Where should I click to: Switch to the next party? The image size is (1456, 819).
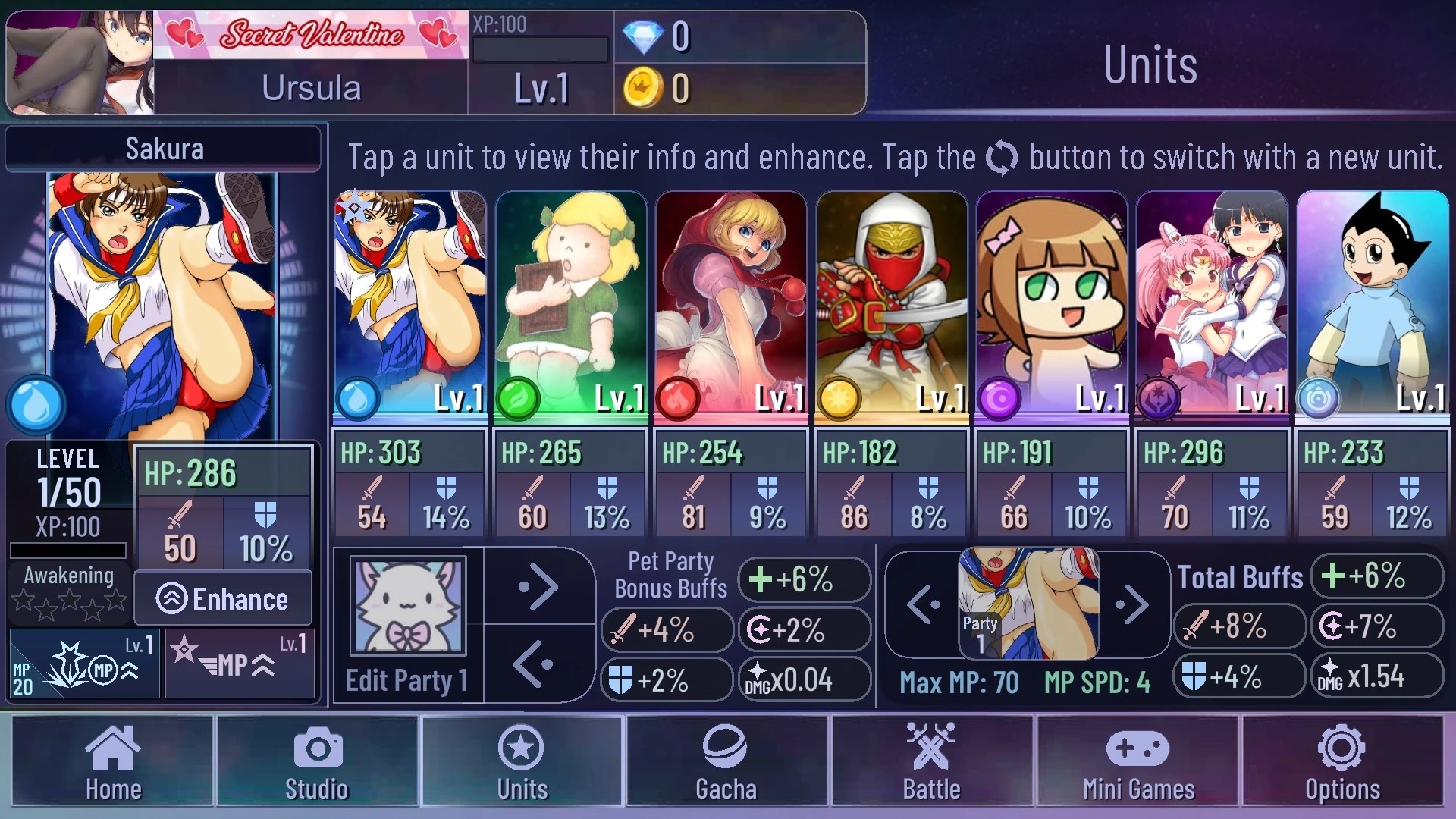(1131, 604)
